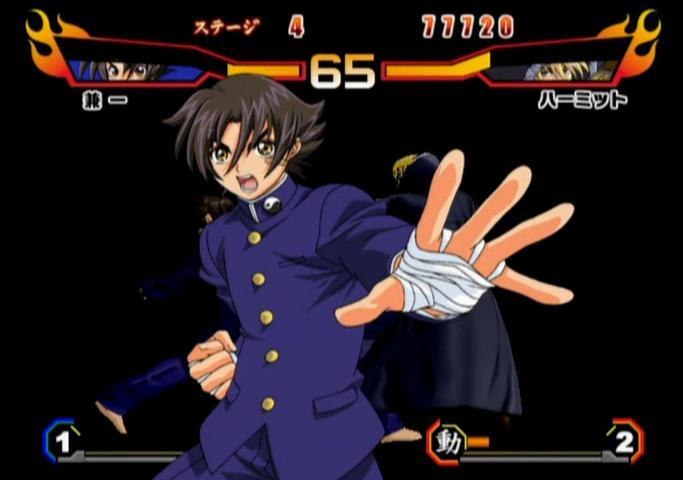The image size is (683, 480).
Task: Click the blue number 1 gauge badge
Action: (61, 440)
